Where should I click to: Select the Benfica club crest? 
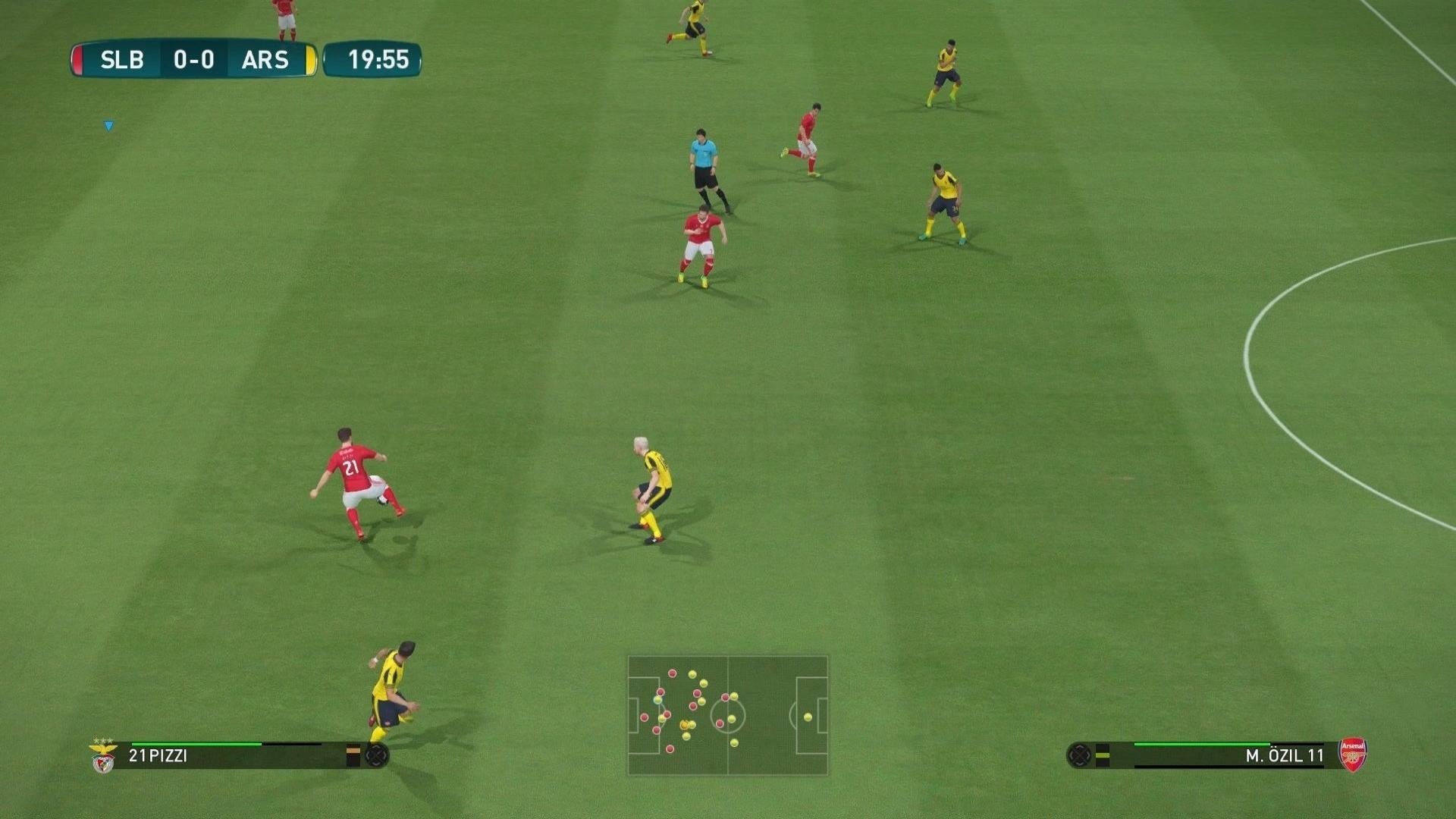click(103, 755)
